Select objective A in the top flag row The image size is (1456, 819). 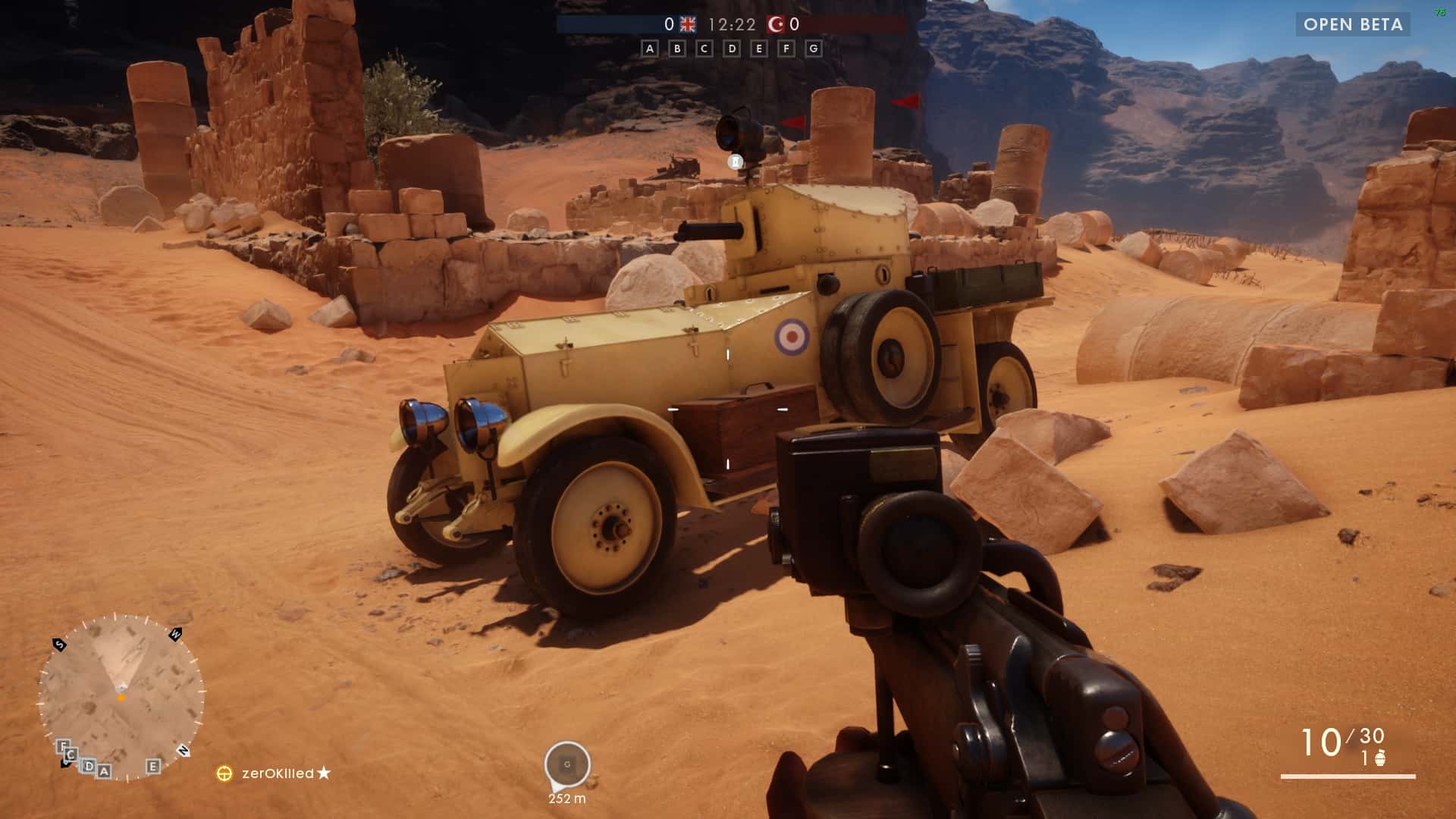pyautogui.click(x=649, y=49)
